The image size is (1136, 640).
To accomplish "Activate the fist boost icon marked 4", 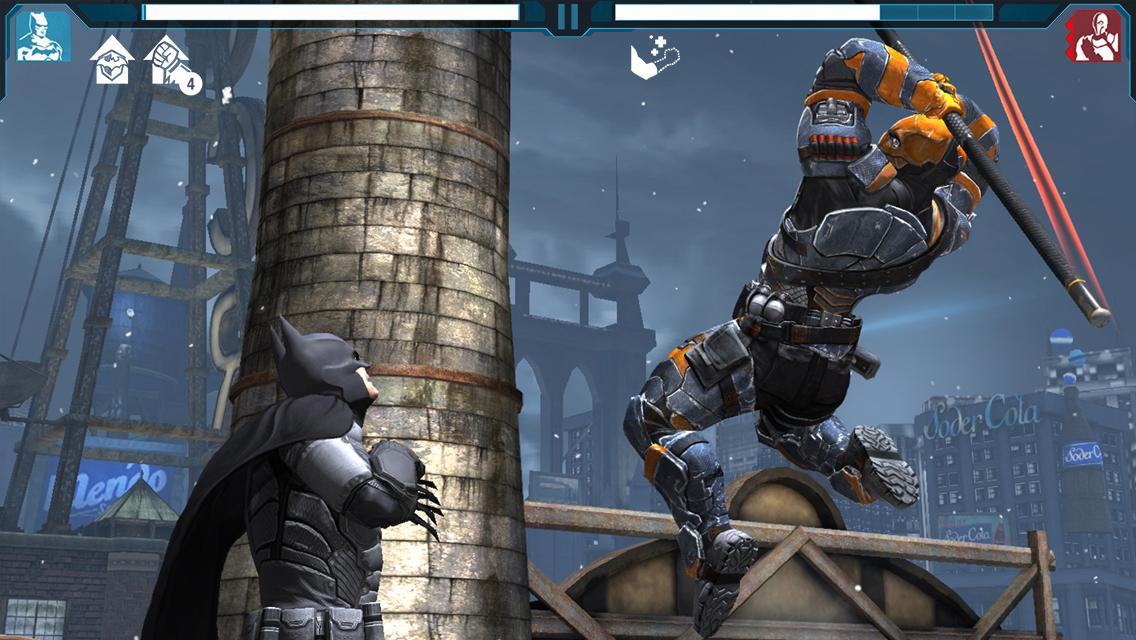I will (168, 62).
